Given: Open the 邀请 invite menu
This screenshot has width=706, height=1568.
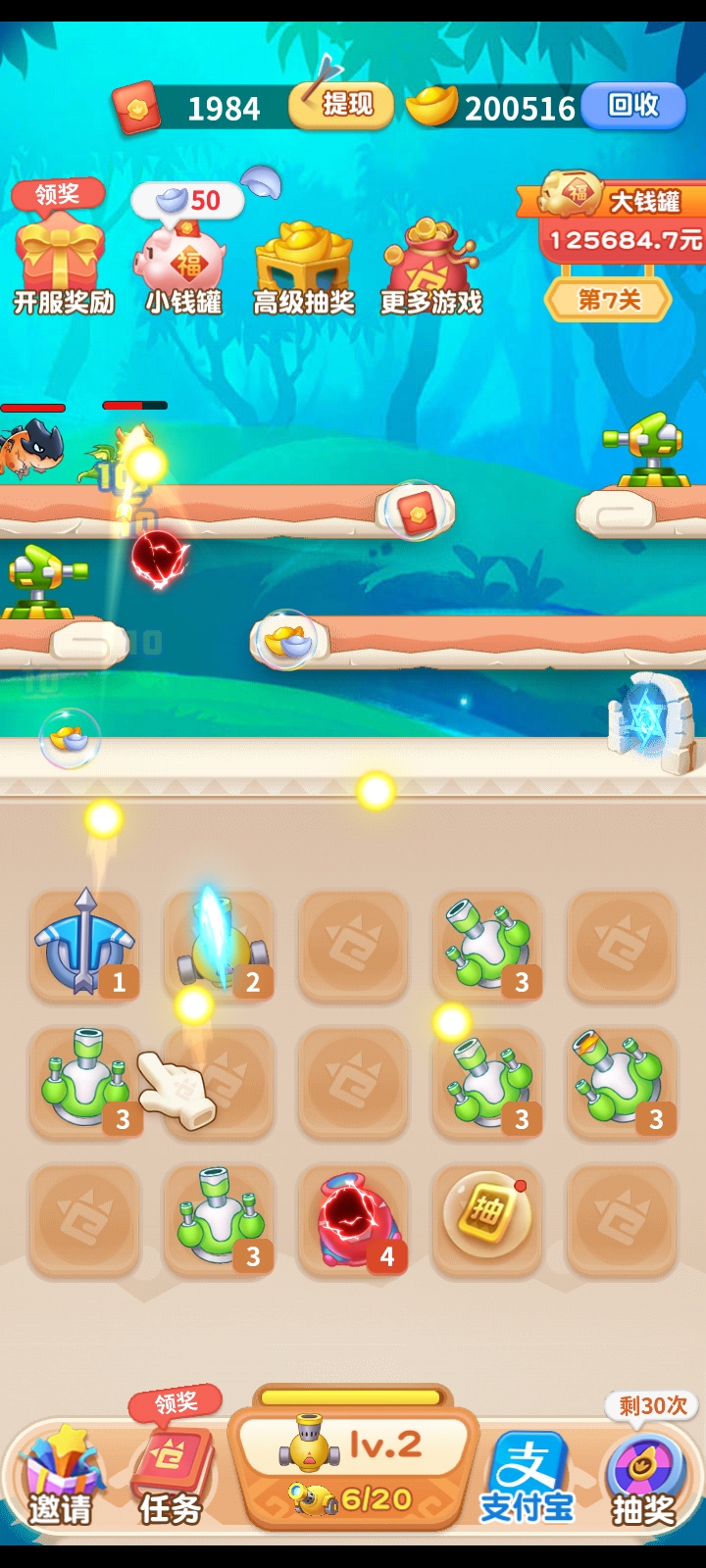Looking at the screenshot, I should [x=59, y=1475].
